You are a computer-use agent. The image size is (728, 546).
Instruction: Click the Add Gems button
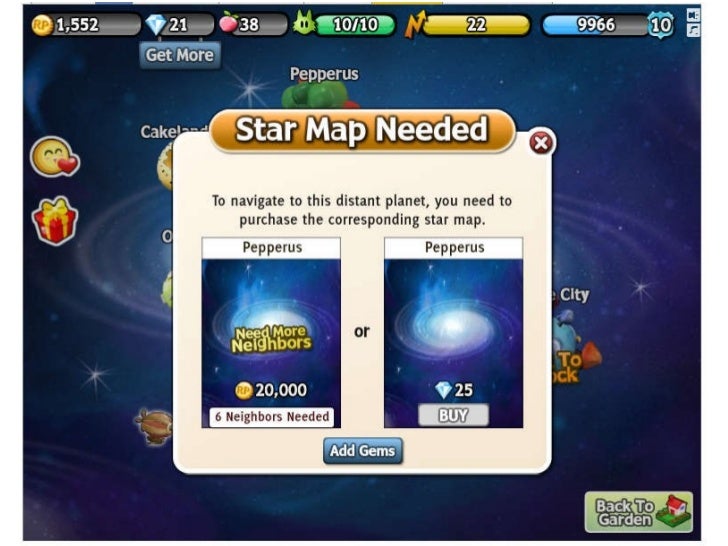(362, 451)
